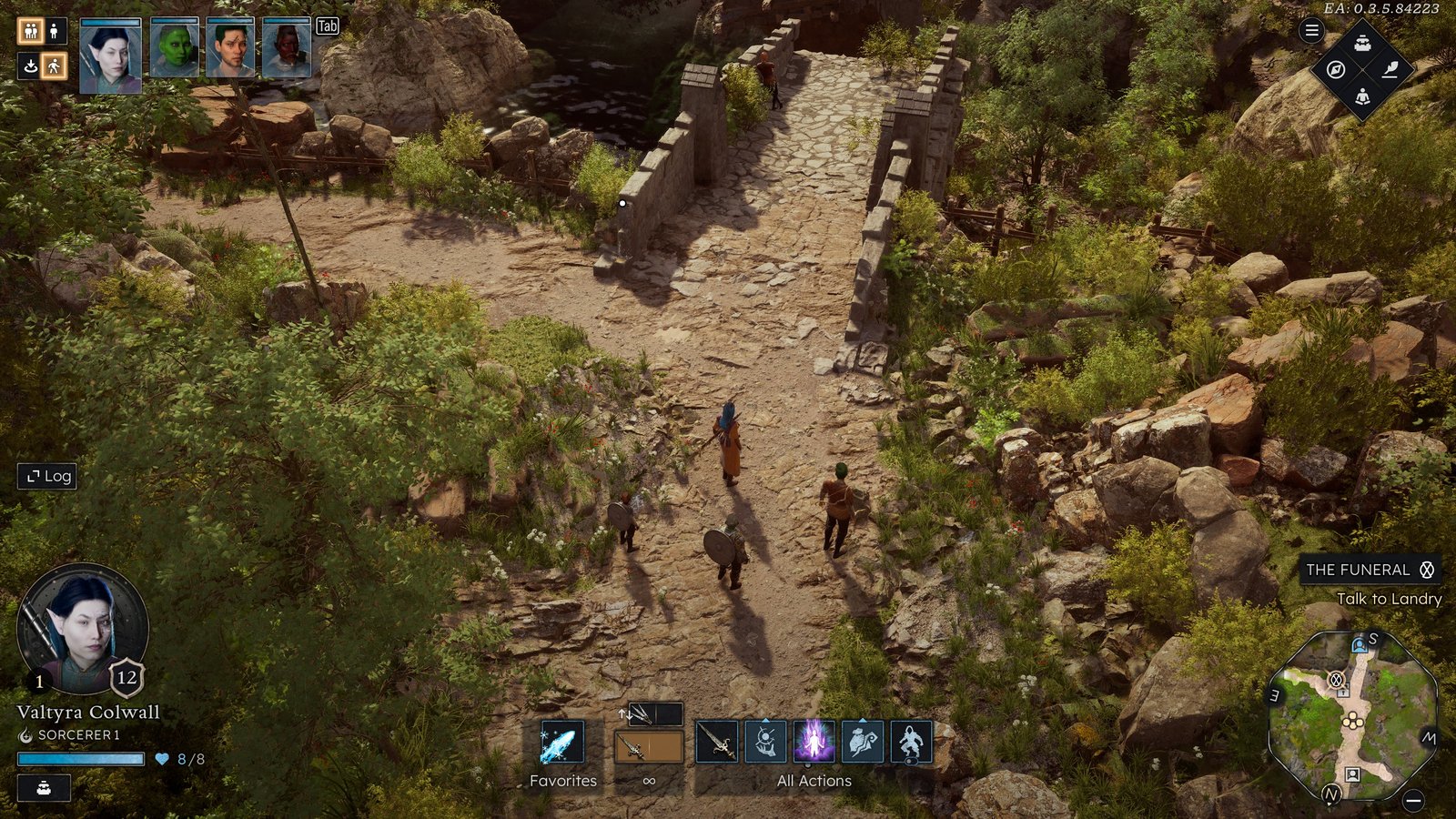Image resolution: width=1456 pixels, height=819 pixels.
Task: Open the Log panel
Action: tap(47, 476)
